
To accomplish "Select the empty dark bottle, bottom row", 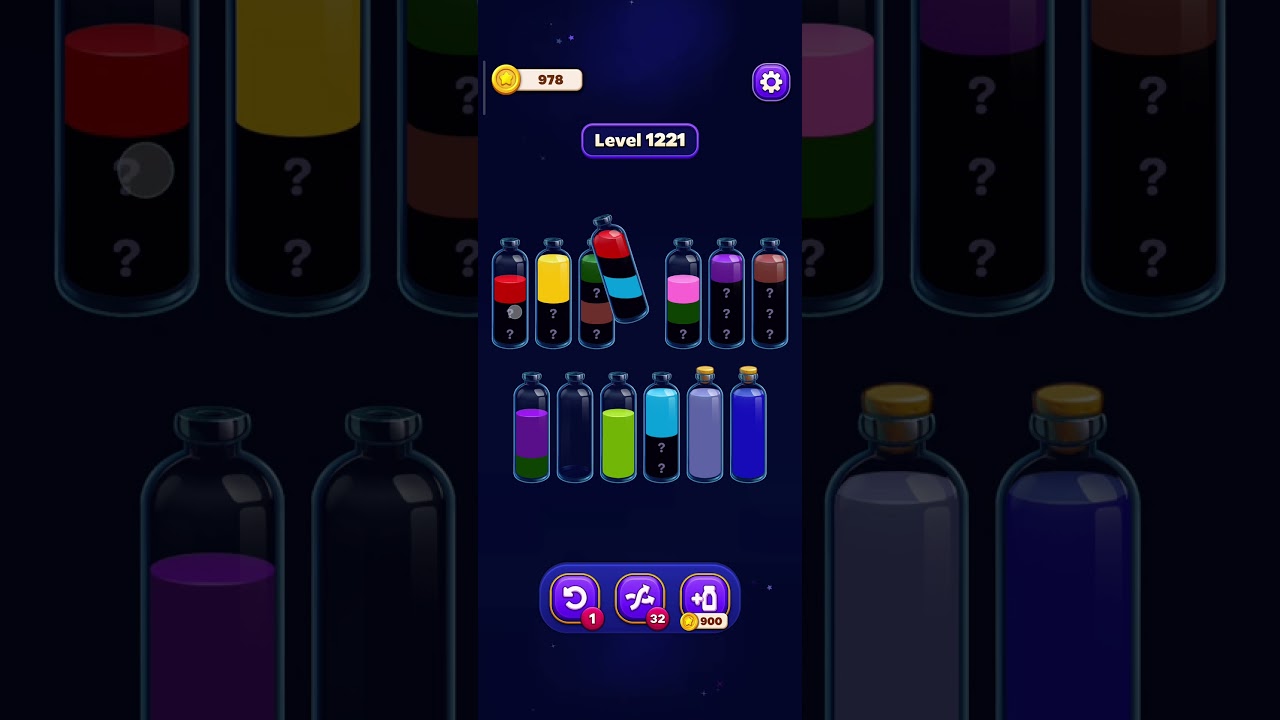I will click(574, 430).
